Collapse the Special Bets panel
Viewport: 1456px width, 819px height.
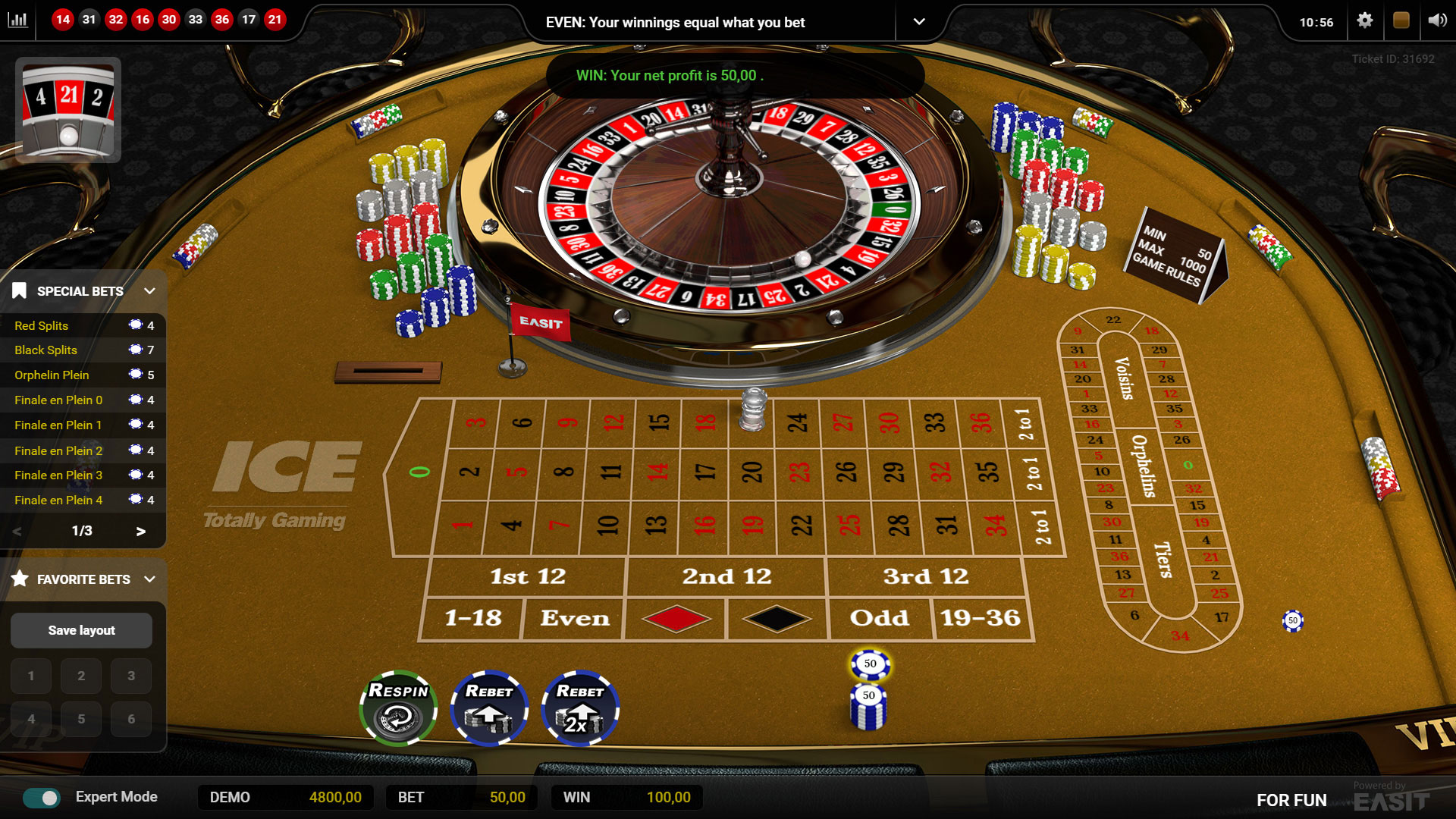point(149,290)
